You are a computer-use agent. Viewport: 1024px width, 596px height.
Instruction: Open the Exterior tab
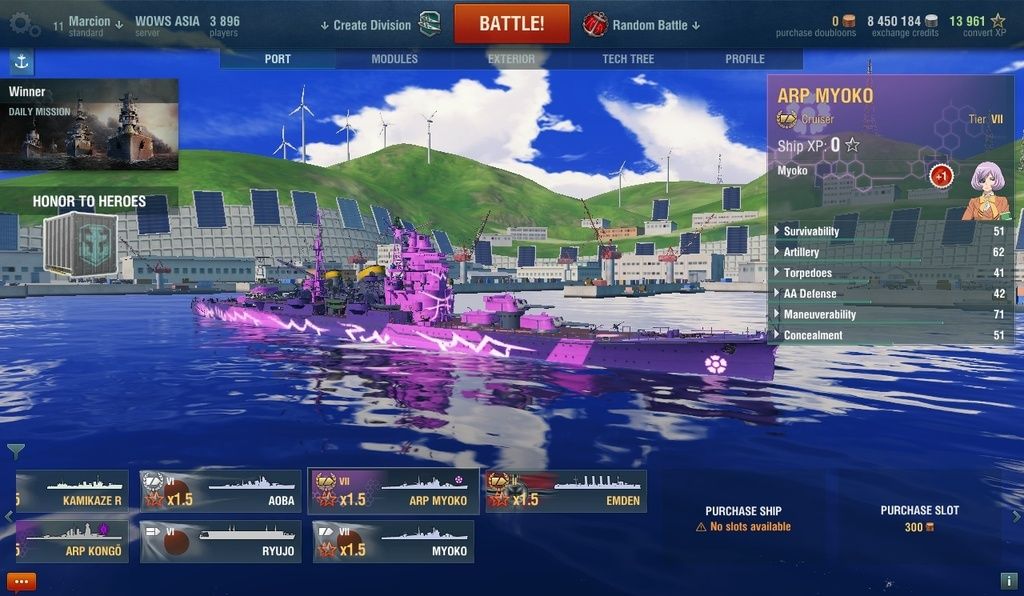tap(511, 59)
